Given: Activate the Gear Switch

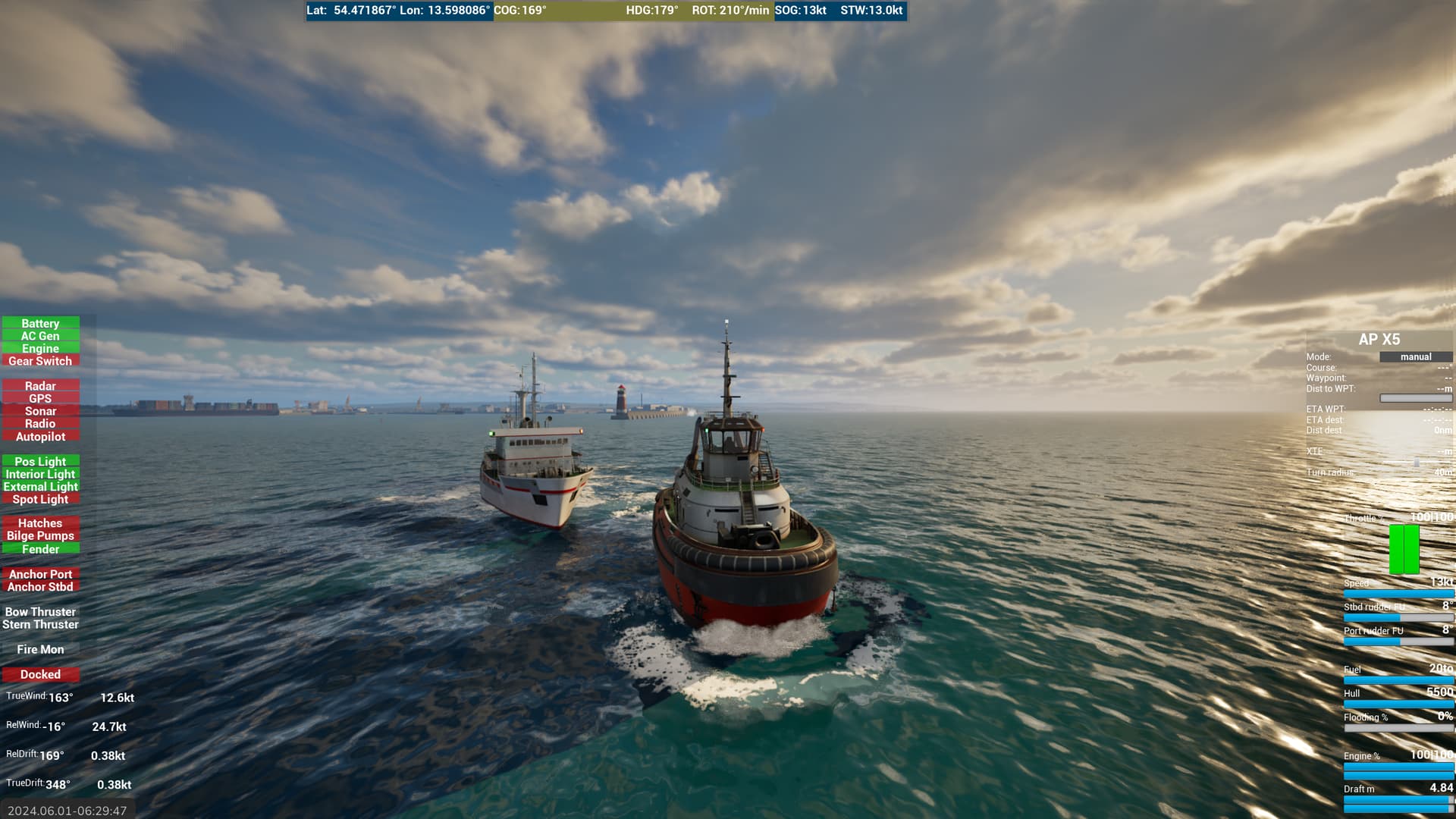Looking at the screenshot, I should [x=40, y=361].
